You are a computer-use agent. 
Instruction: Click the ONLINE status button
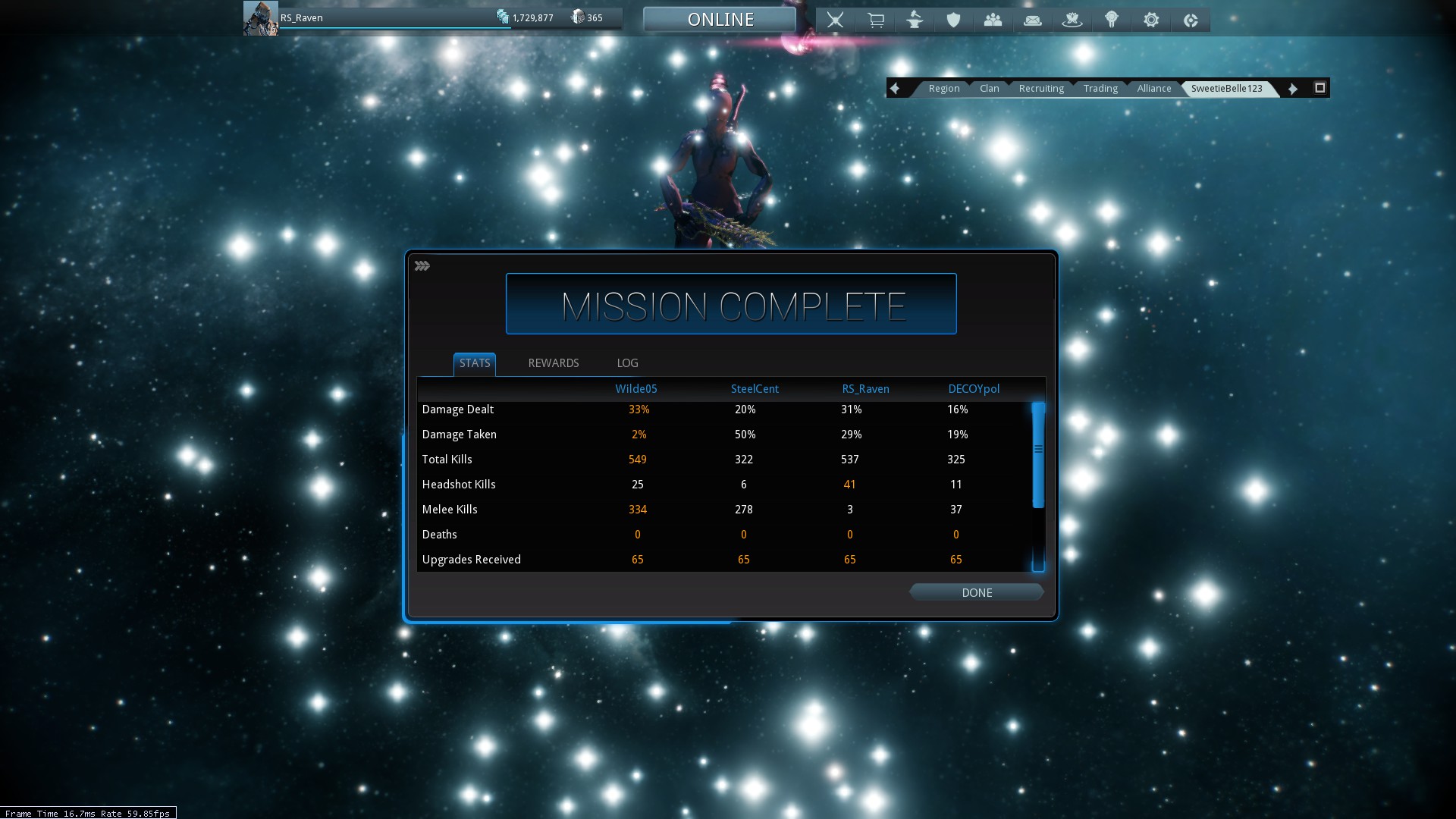720,20
